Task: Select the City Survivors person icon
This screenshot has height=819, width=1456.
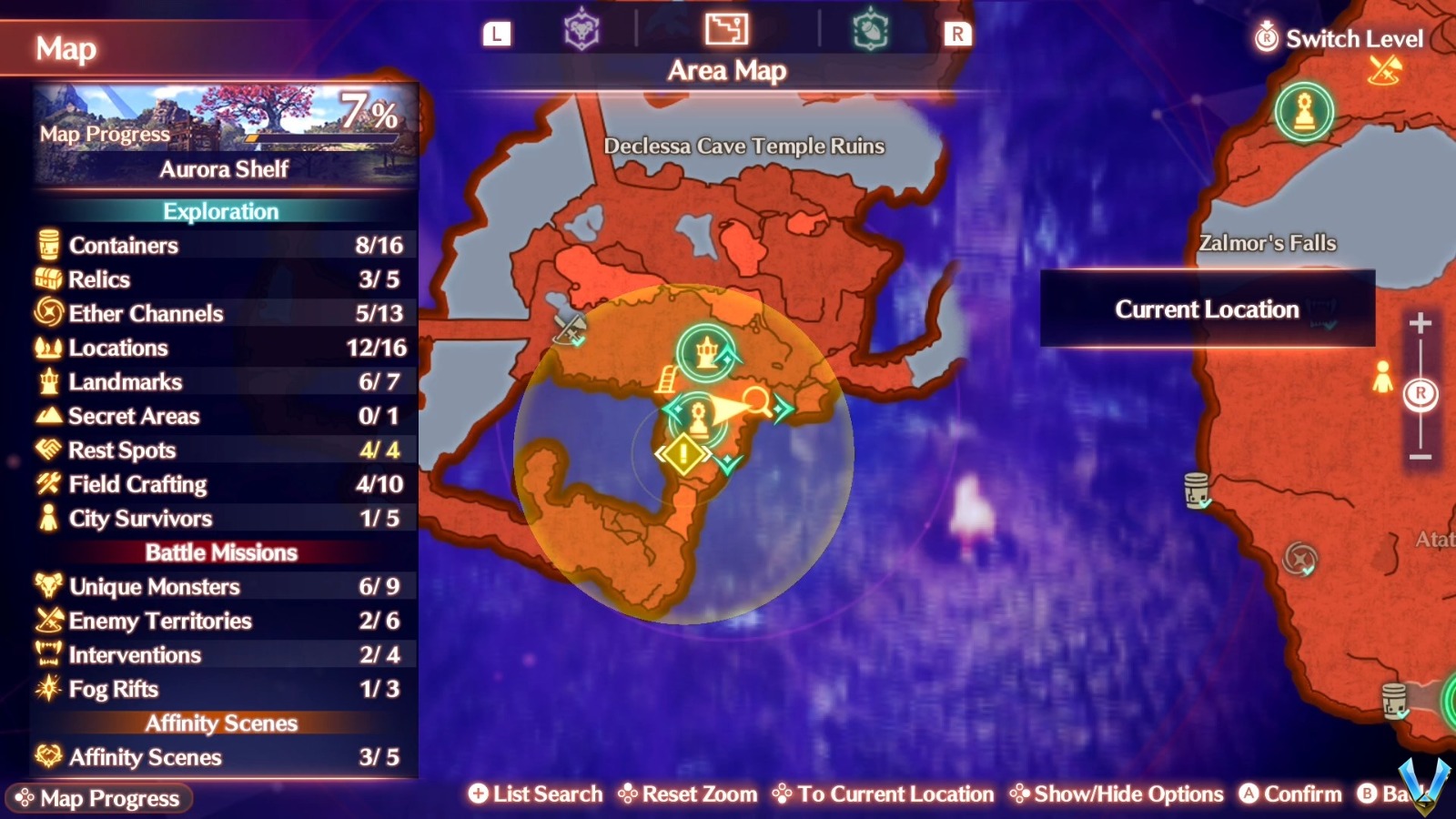Action: pos(47,518)
